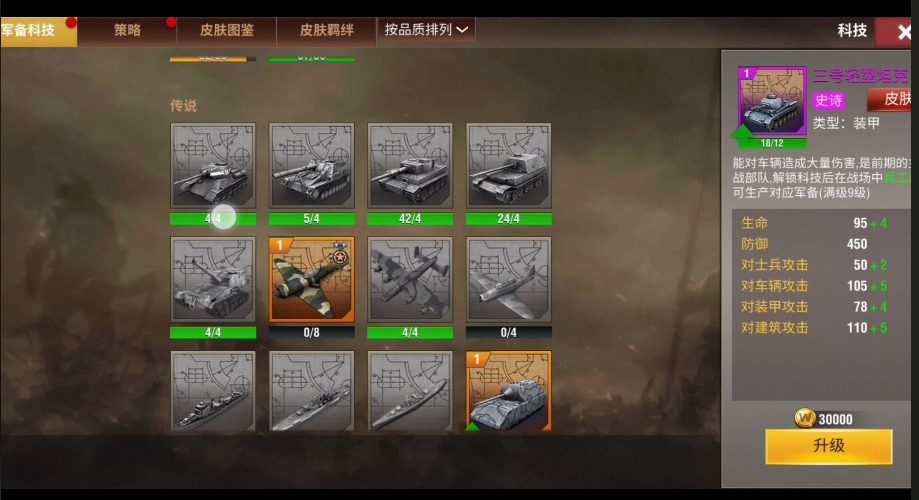The height and width of the screenshot is (500, 919).
Task: Select the orange-framed heavy tank card
Action: pyautogui.click(x=508, y=391)
